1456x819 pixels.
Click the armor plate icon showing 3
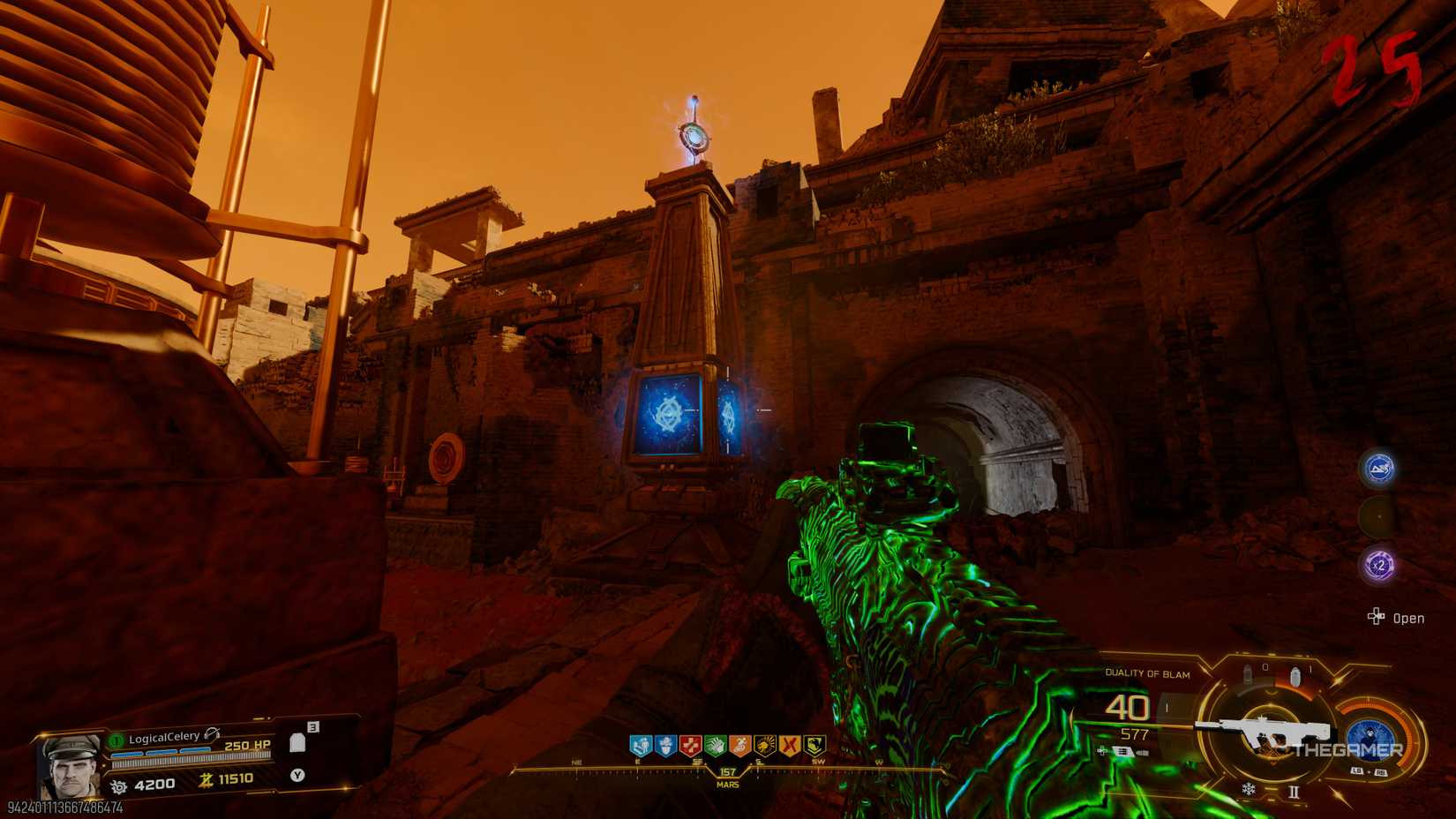298,743
